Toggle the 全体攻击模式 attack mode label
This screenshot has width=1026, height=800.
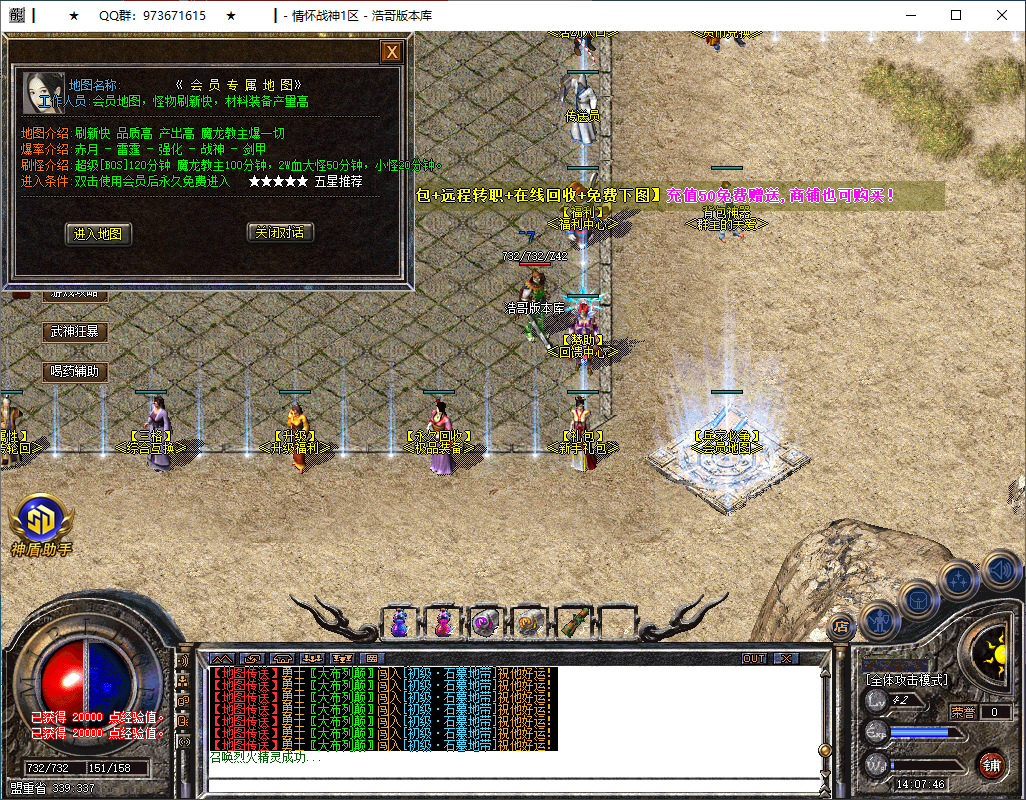[x=907, y=680]
